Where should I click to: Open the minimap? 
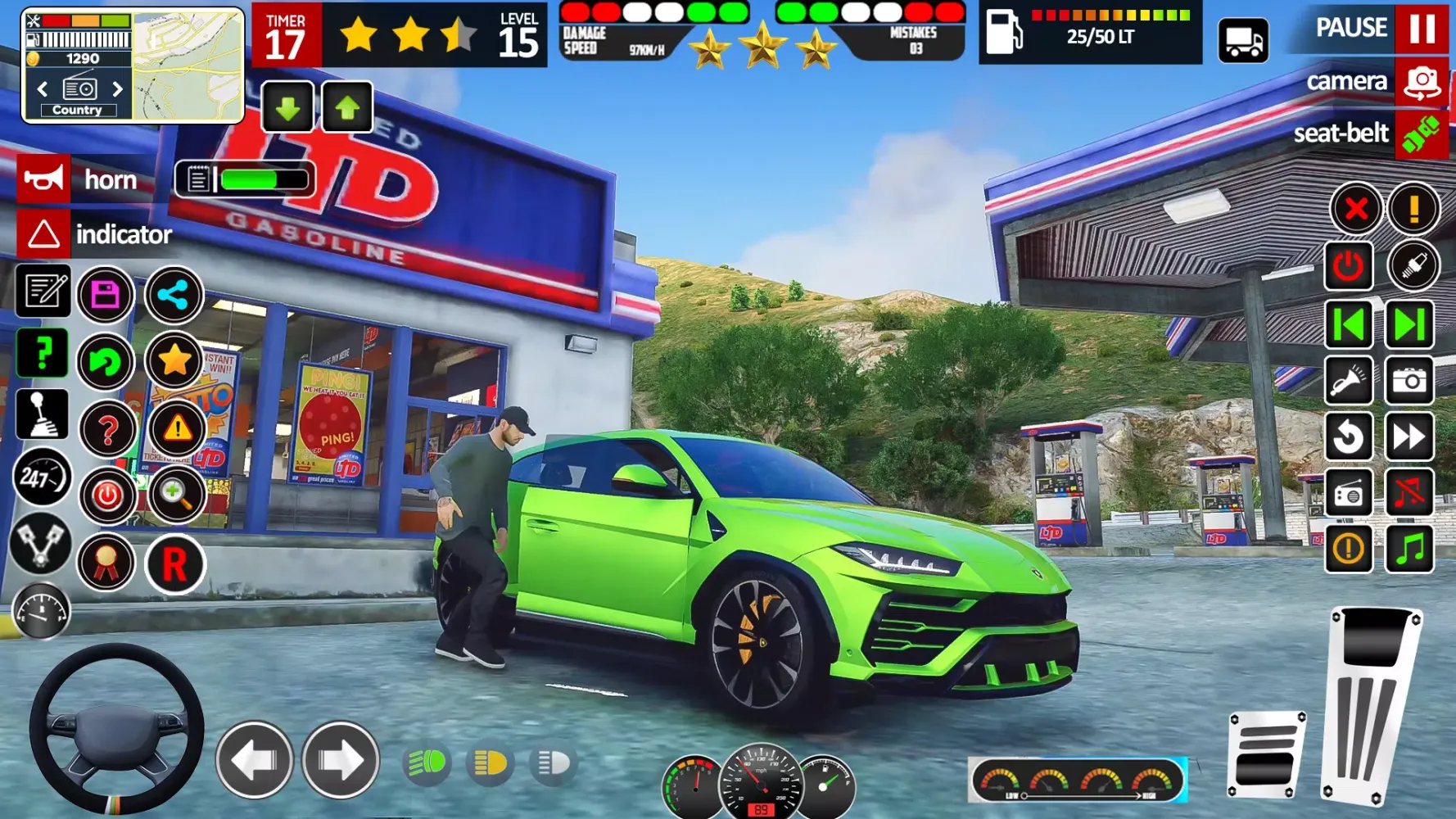(x=188, y=66)
